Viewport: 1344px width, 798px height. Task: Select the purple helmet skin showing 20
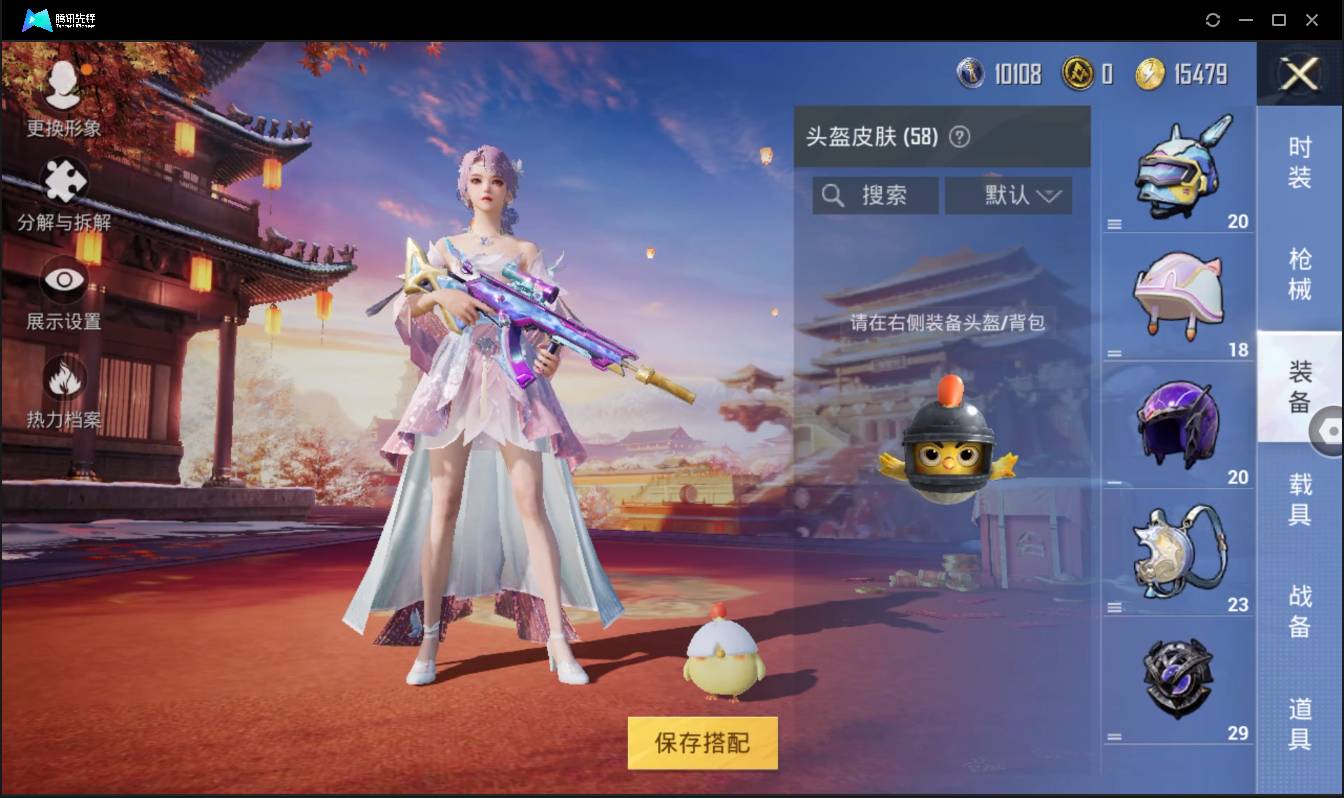click(1178, 420)
